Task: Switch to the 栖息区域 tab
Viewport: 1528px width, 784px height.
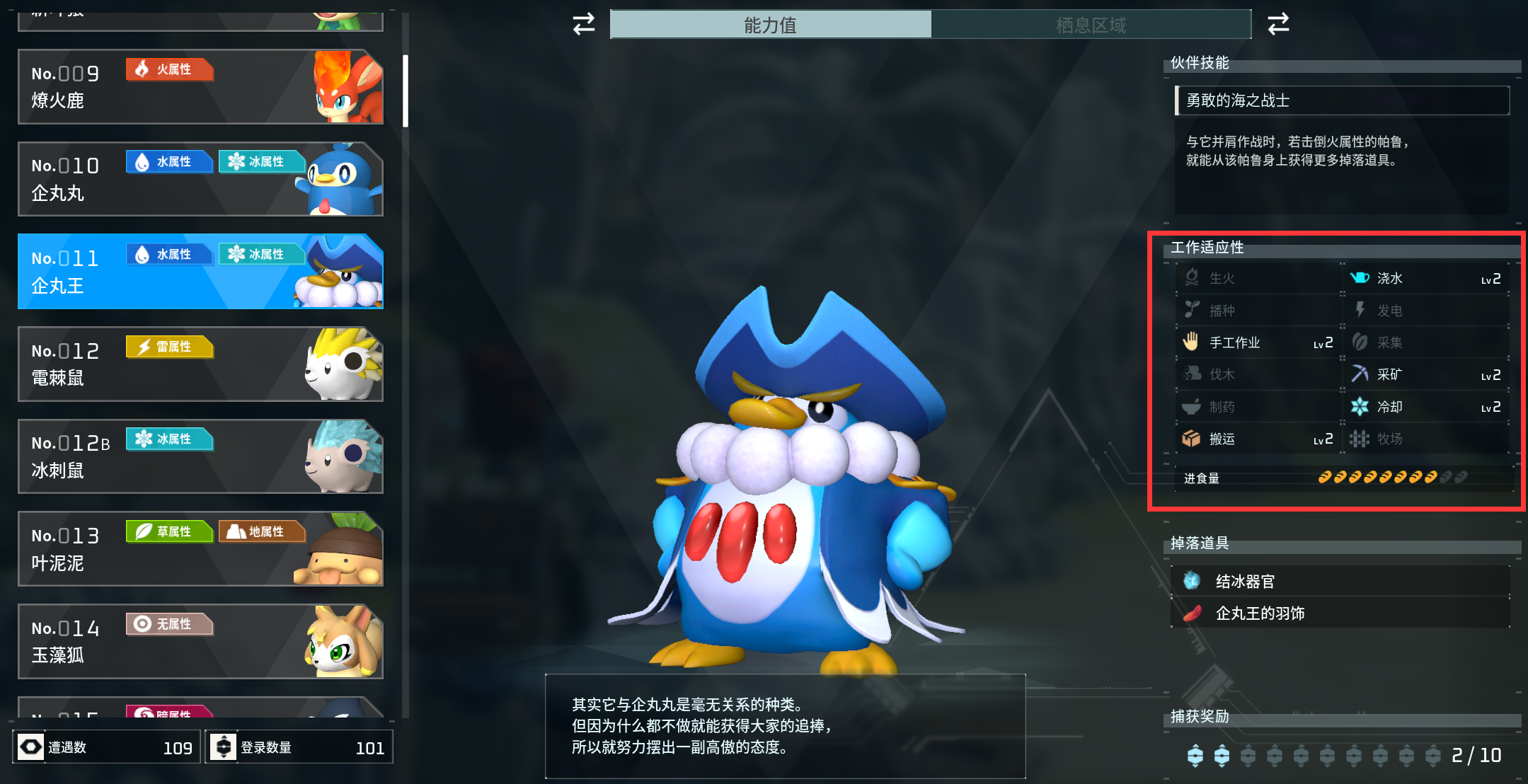Action: pos(1092,24)
